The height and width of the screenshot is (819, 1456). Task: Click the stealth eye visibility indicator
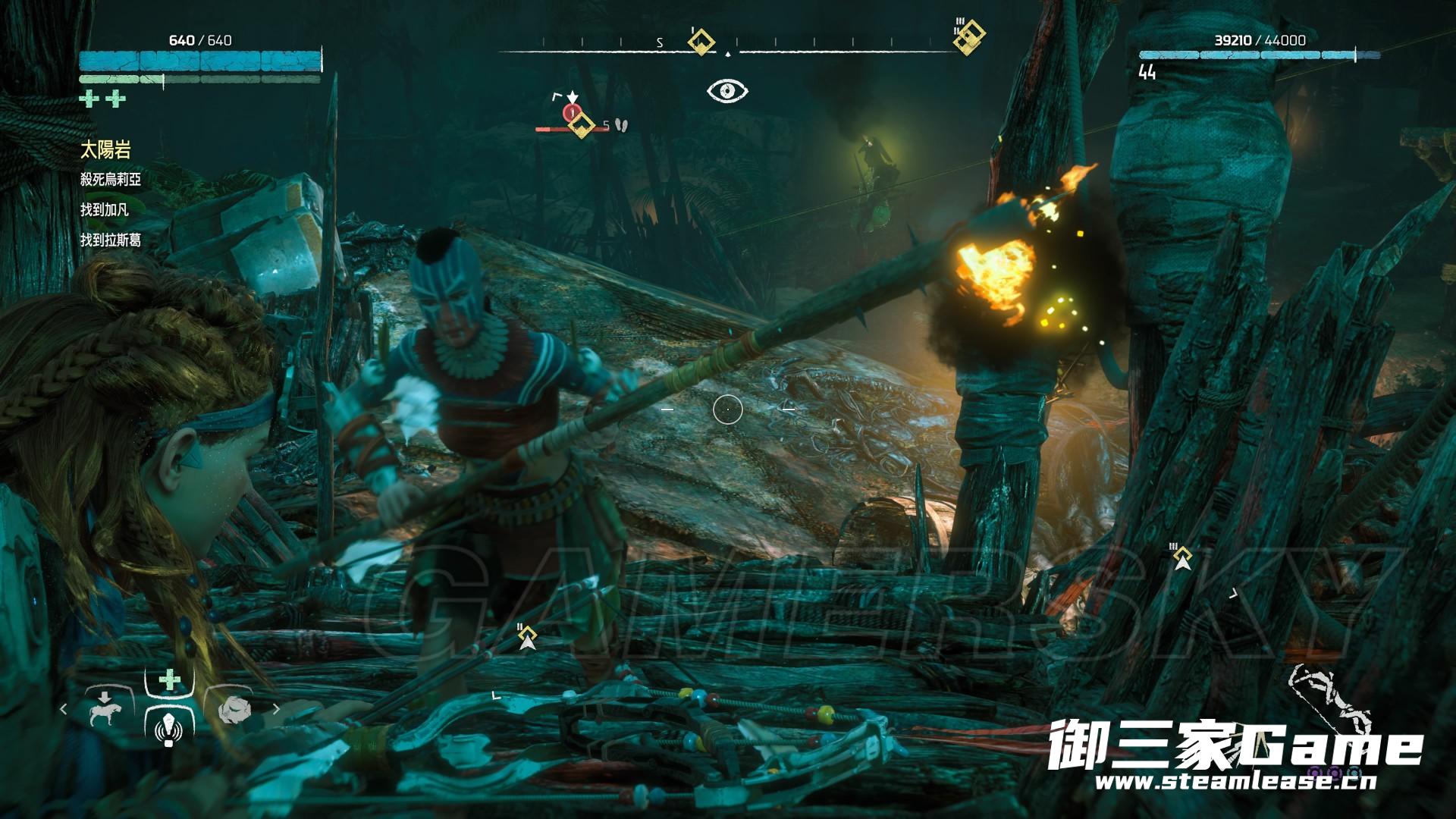click(727, 92)
